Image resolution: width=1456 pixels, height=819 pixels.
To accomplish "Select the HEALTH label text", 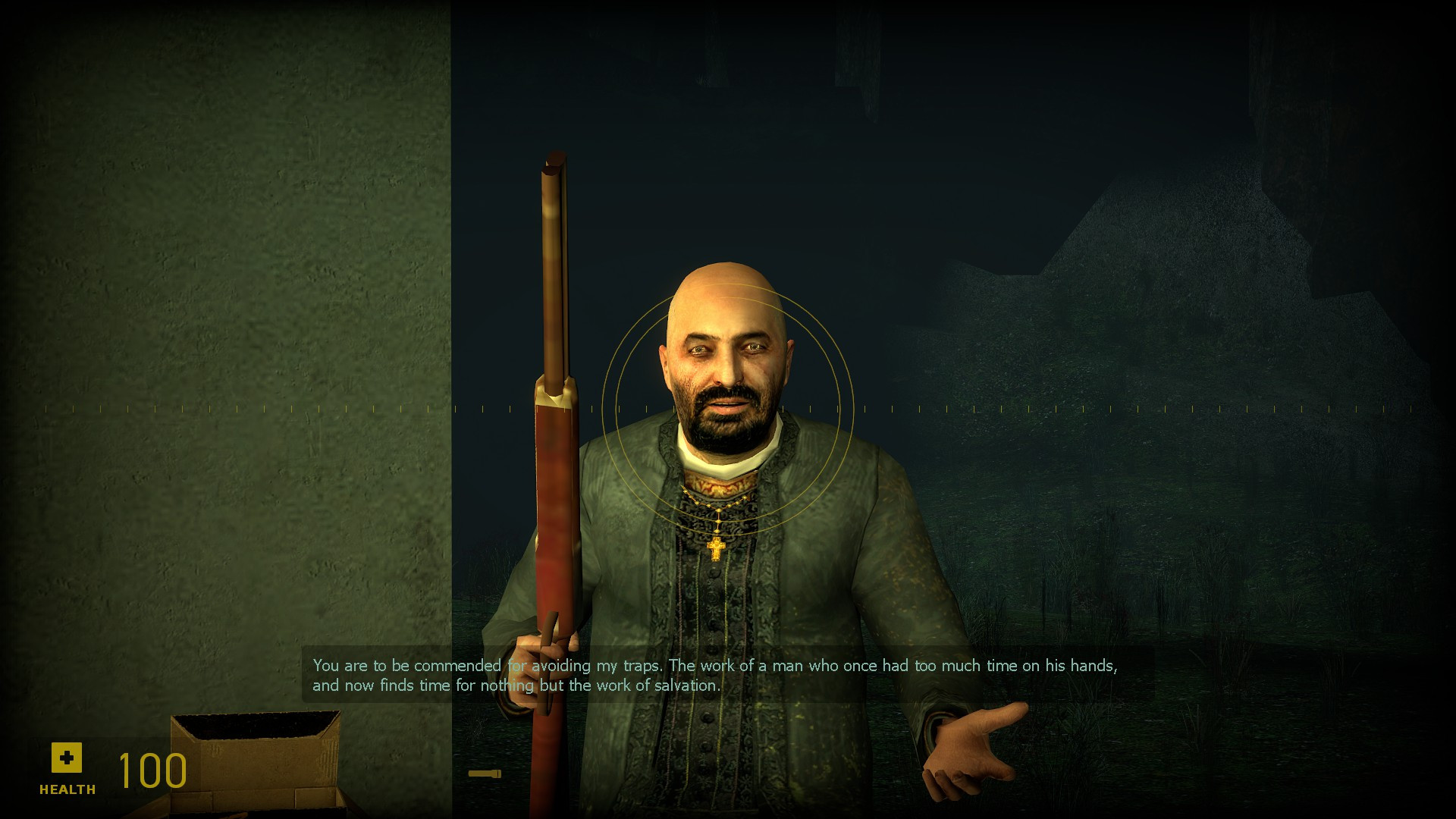I will [67, 789].
